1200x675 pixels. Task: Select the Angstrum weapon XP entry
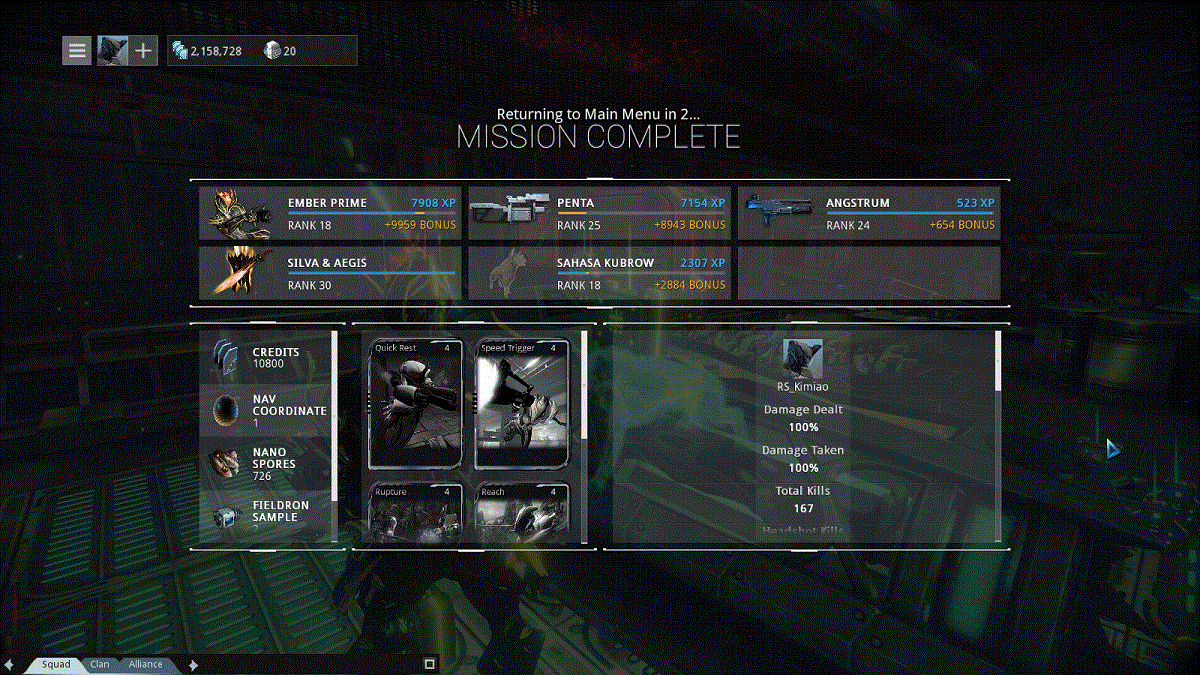869,214
